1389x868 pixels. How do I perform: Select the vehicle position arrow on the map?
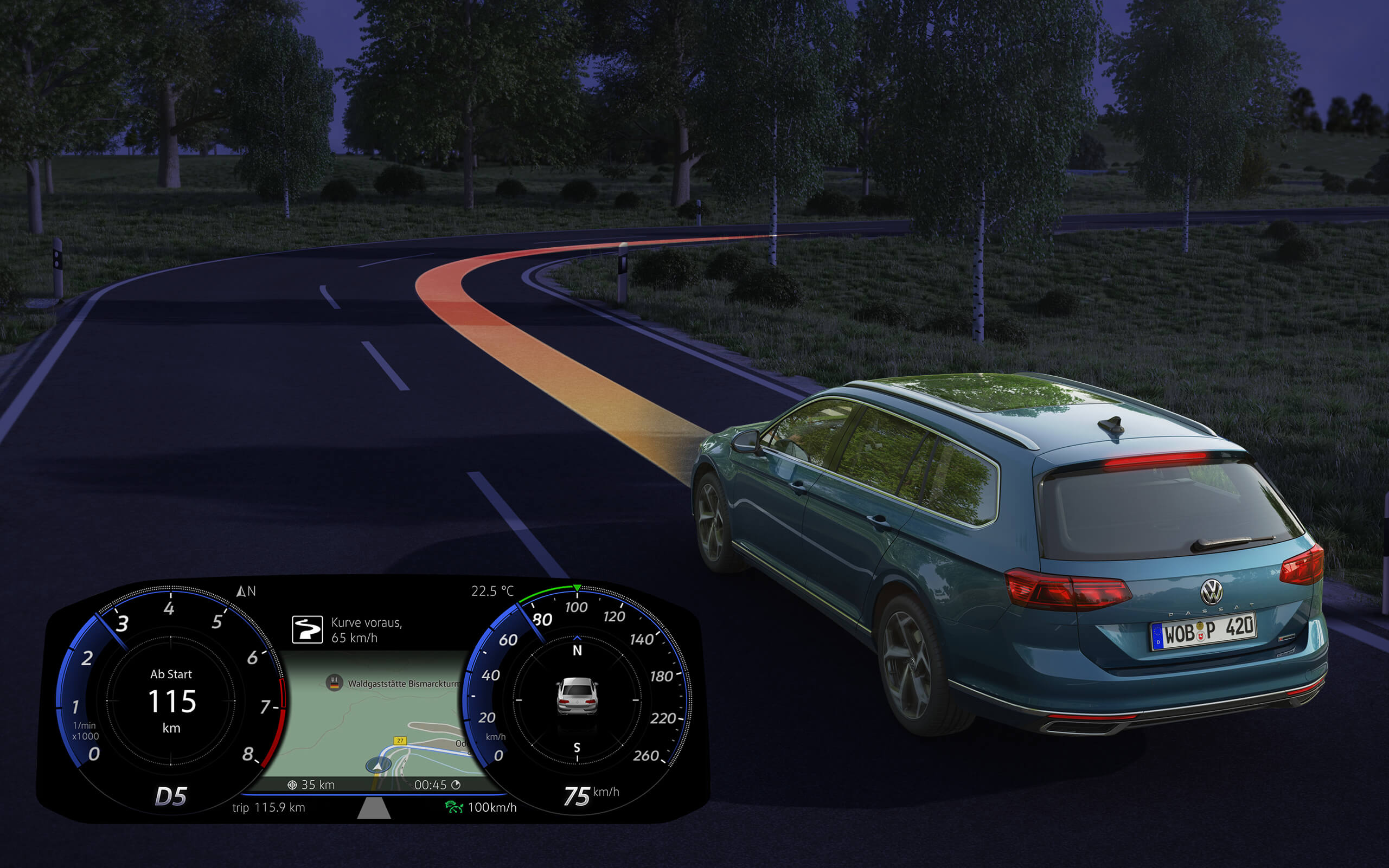click(x=379, y=765)
